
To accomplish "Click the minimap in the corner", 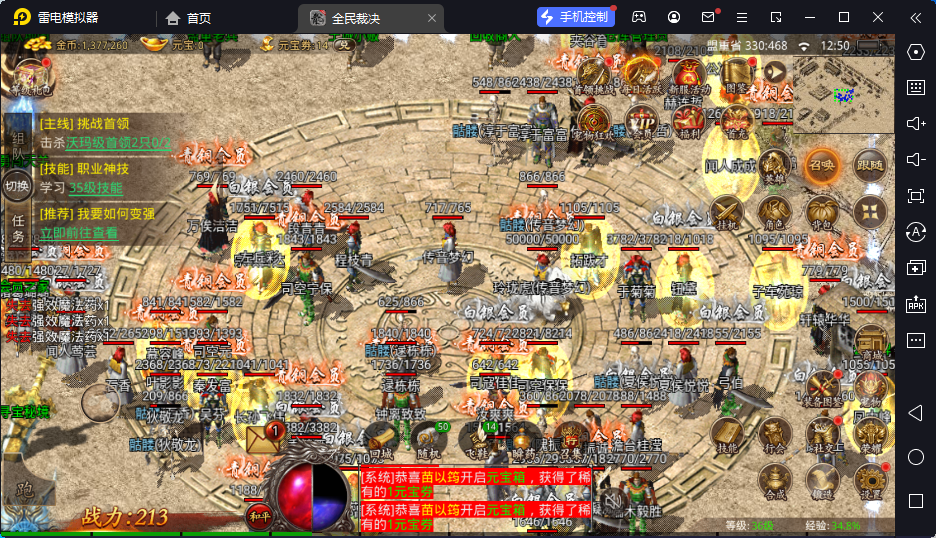I will pyautogui.click(x=845, y=95).
